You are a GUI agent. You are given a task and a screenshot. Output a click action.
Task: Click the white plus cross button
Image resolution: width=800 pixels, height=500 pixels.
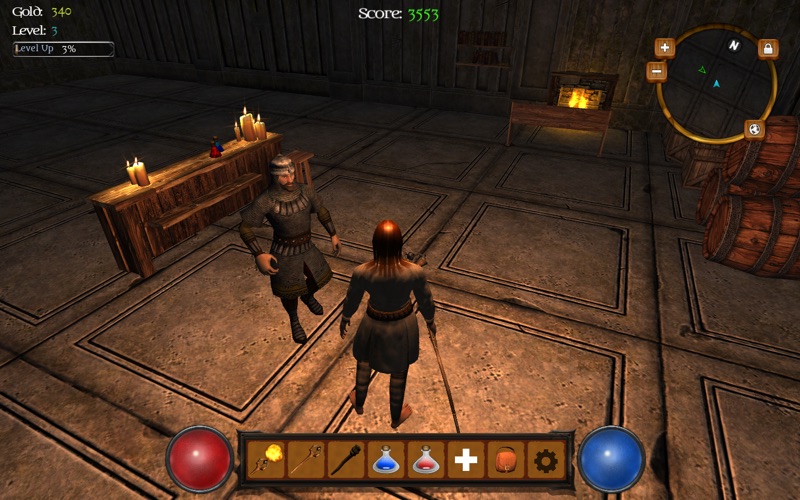(x=466, y=460)
